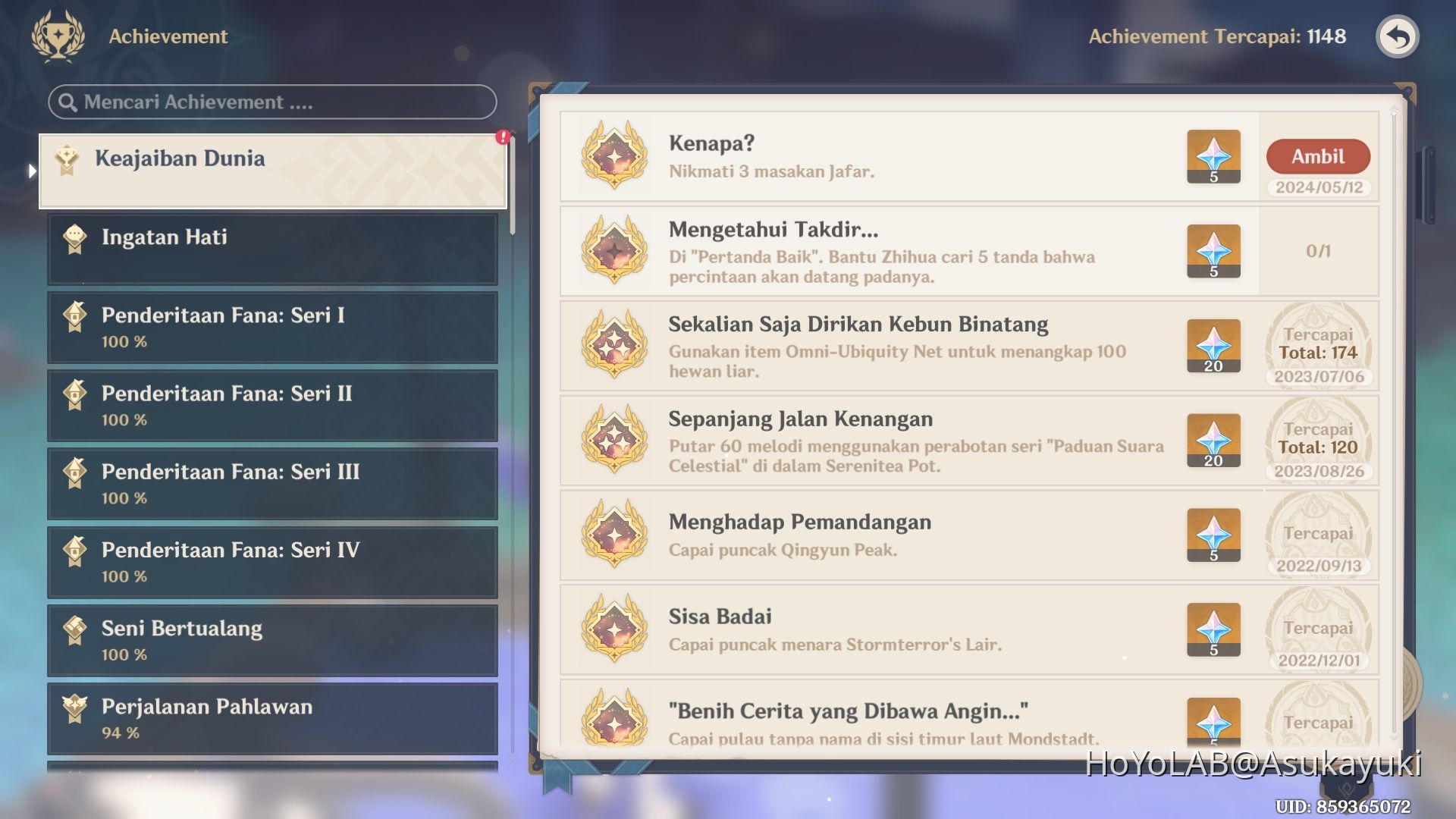Click the Keajaiban Dunia category emblem icon

point(67,159)
